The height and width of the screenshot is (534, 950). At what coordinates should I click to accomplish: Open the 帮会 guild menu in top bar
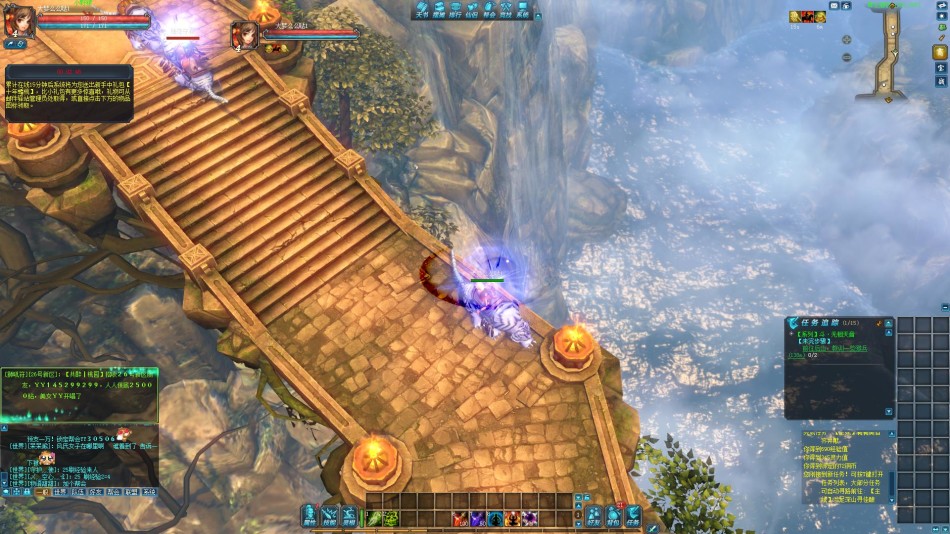489,11
